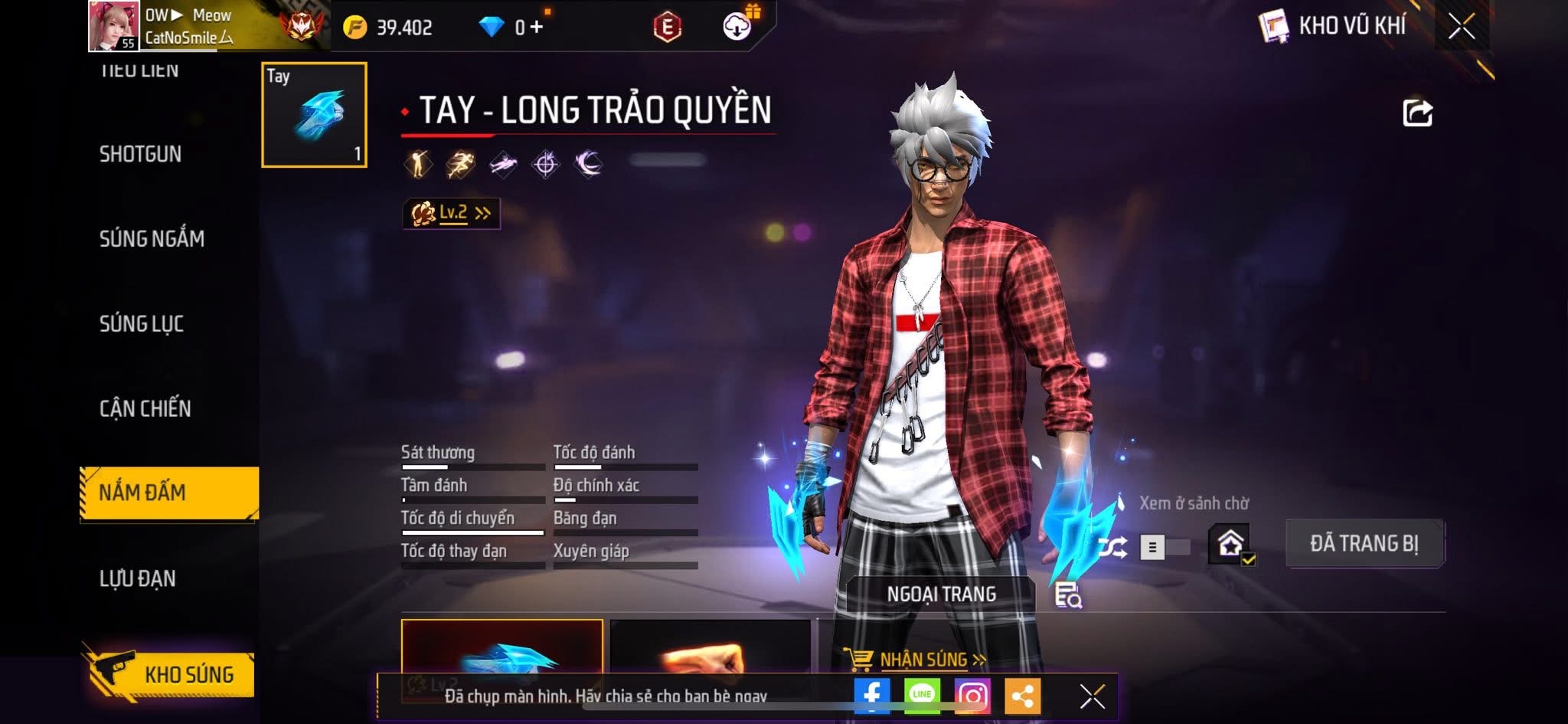1568x724 pixels.
Task: Open the SÚNG NGẮM category
Action: (x=152, y=239)
